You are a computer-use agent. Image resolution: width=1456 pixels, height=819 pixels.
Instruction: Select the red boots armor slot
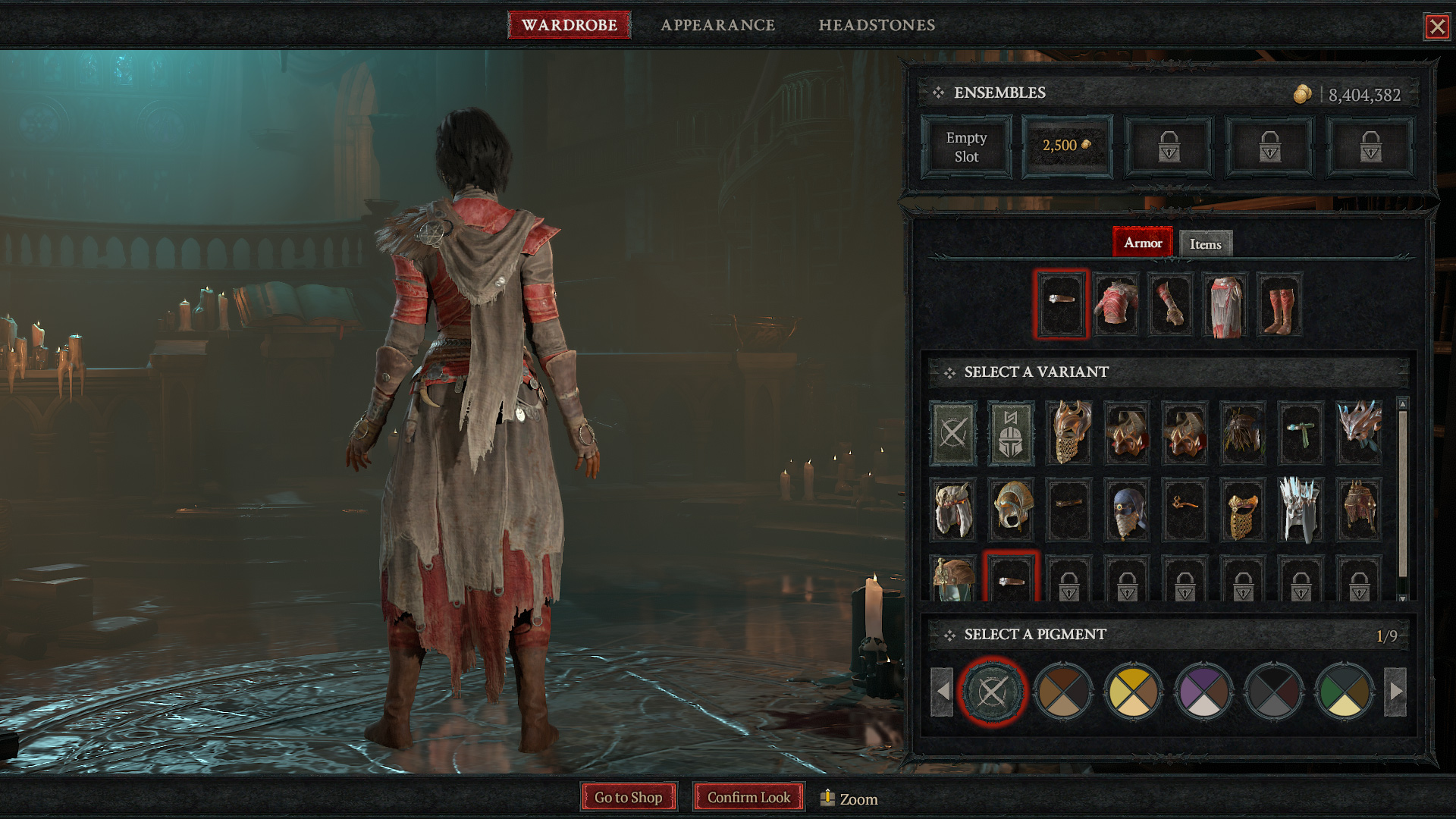pos(1279,305)
